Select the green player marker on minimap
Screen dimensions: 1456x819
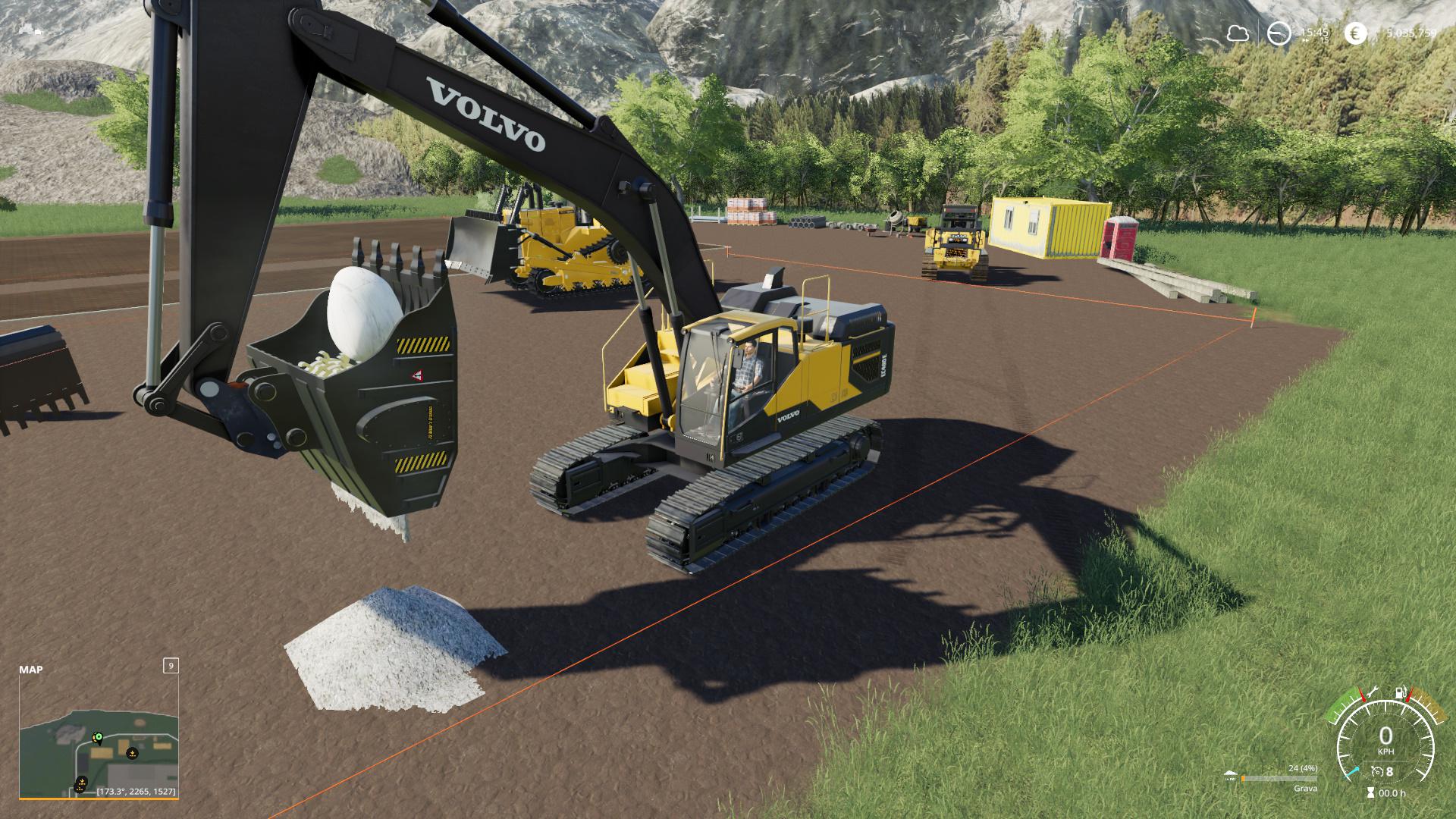[97, 737]
